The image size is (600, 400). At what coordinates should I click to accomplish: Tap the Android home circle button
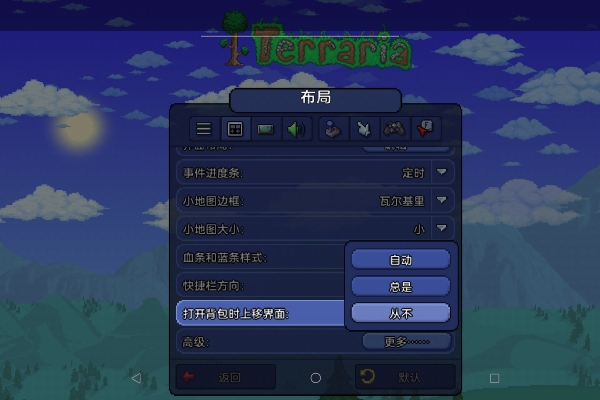tap(316, 378)
